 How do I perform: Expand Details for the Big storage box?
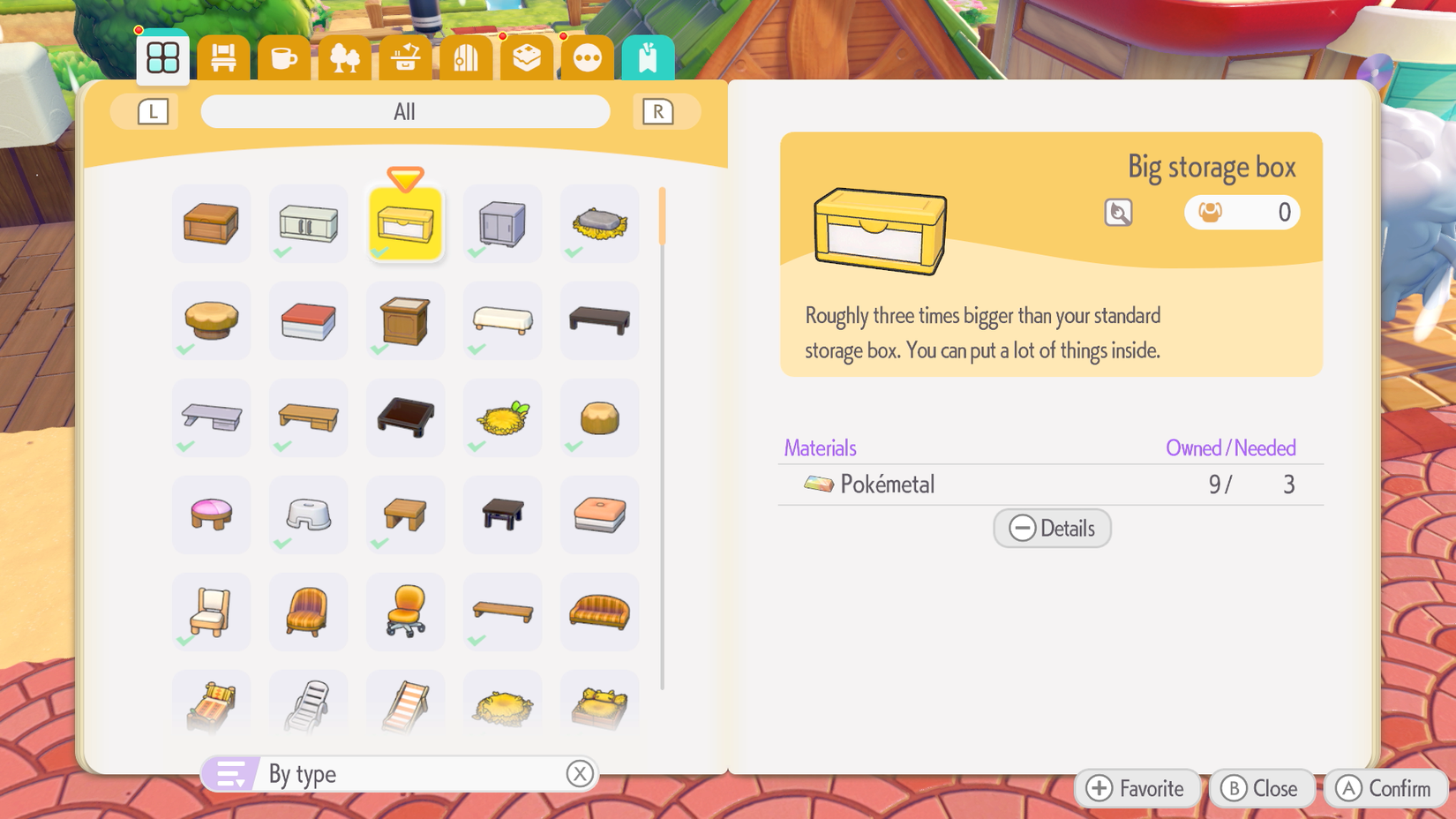[1052, 528]
